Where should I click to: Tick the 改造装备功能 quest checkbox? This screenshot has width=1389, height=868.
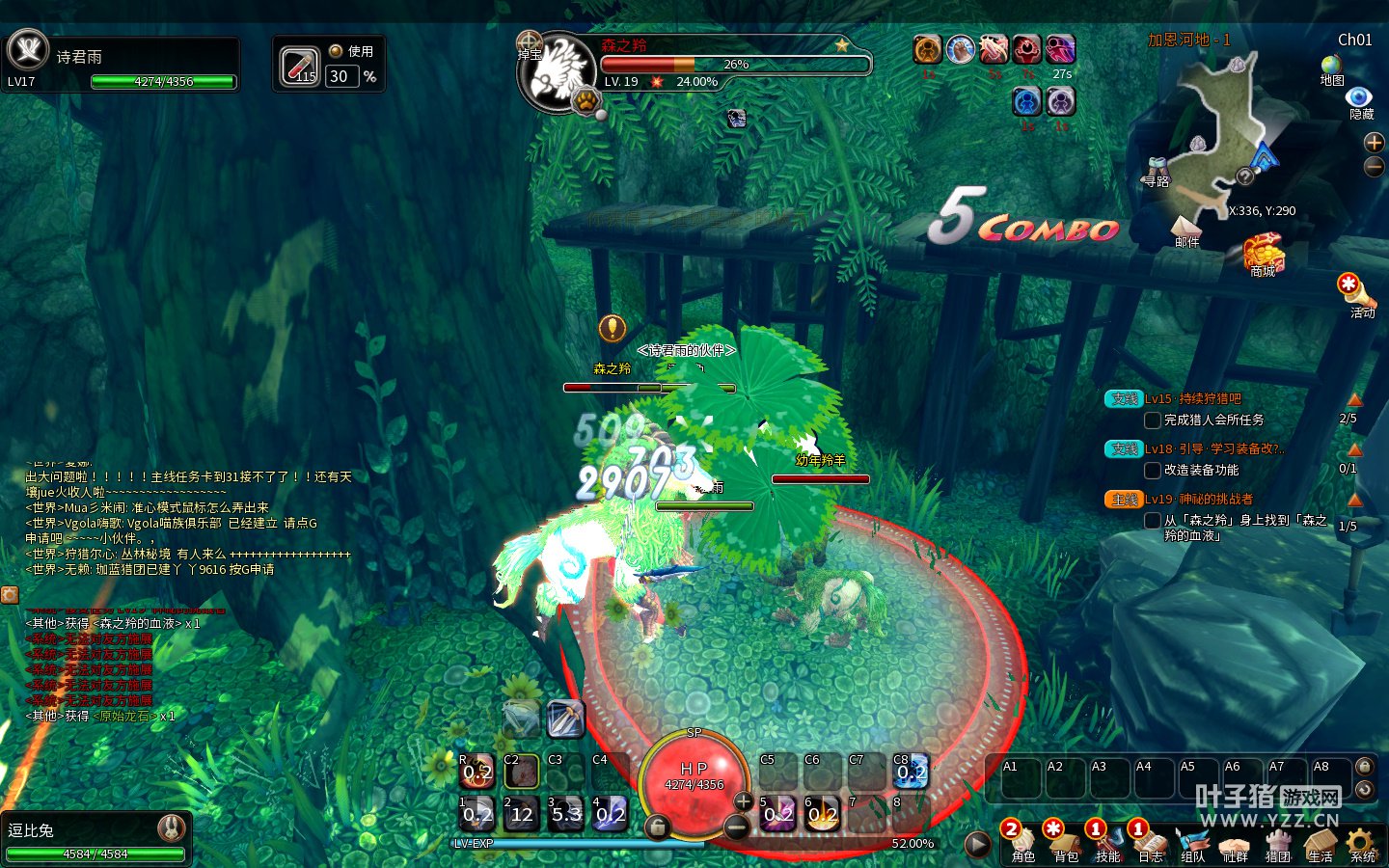[x=1152, y=471]
